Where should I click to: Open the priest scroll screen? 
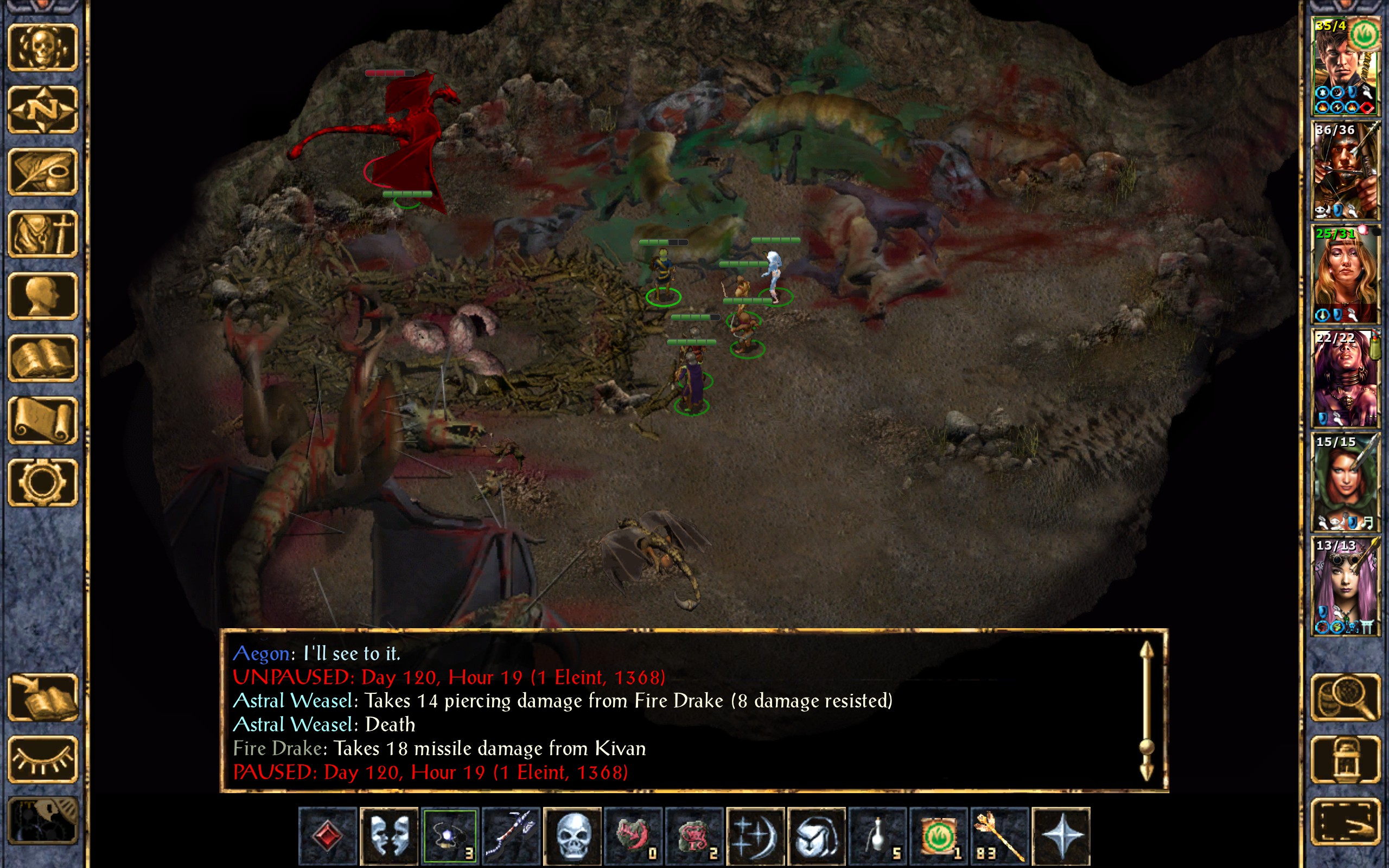pyautogui.click(x=43, y=420)
